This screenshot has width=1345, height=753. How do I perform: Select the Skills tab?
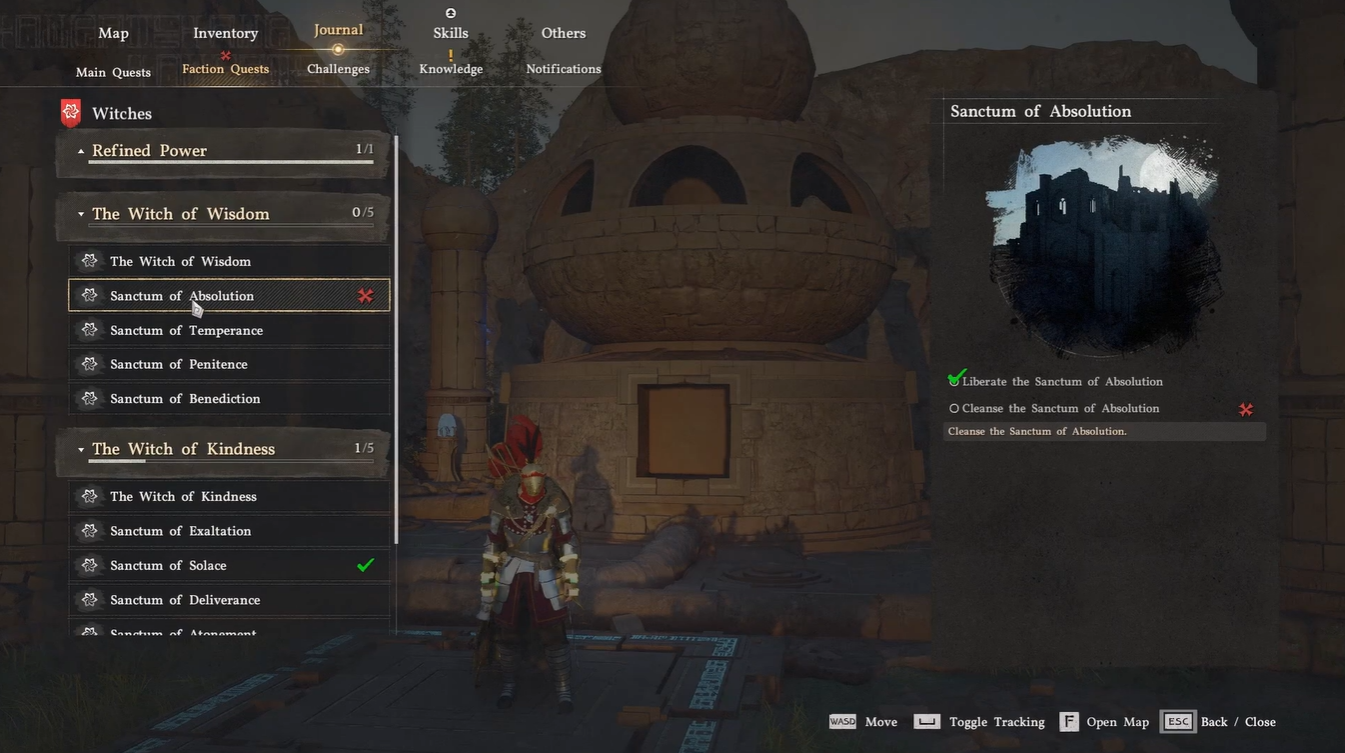450,33
